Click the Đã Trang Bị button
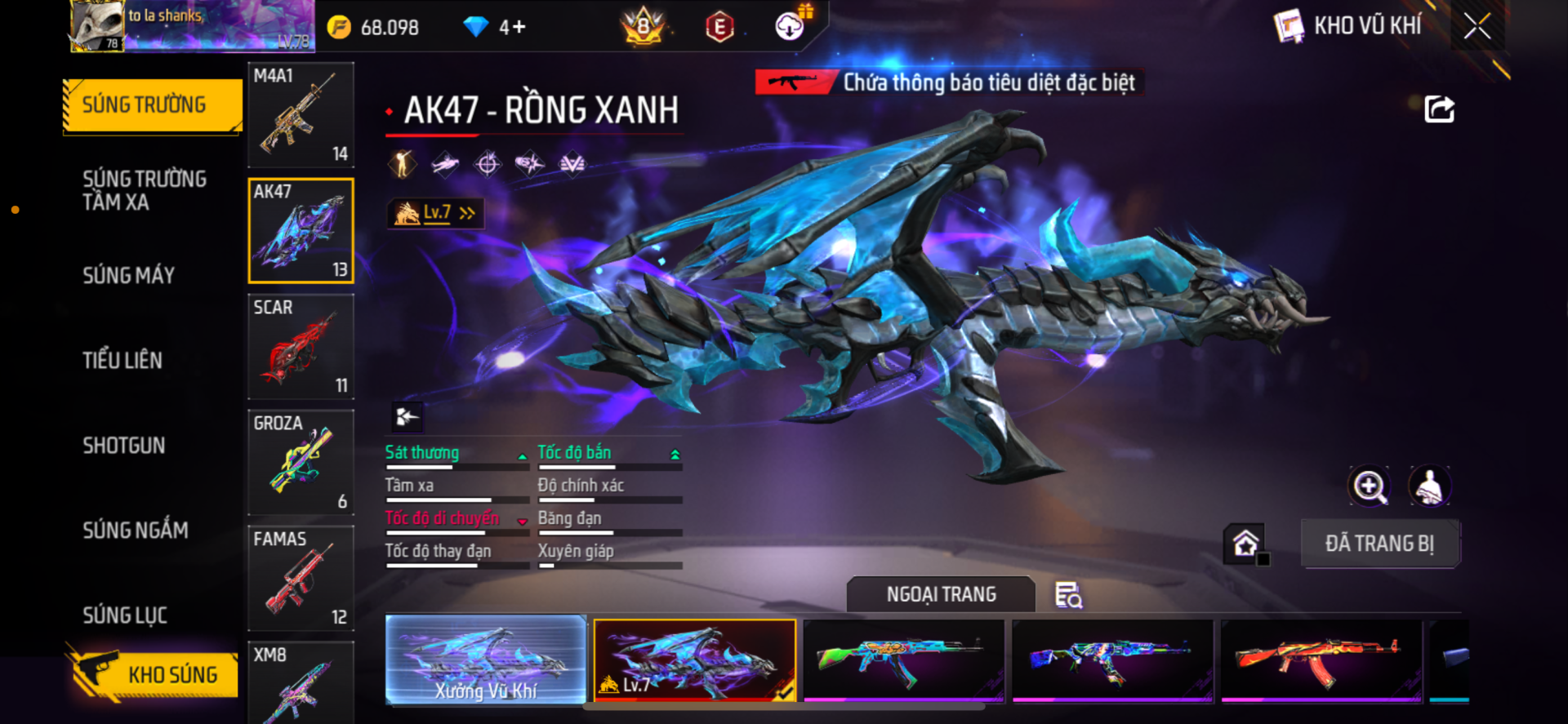 (1379, 544)
